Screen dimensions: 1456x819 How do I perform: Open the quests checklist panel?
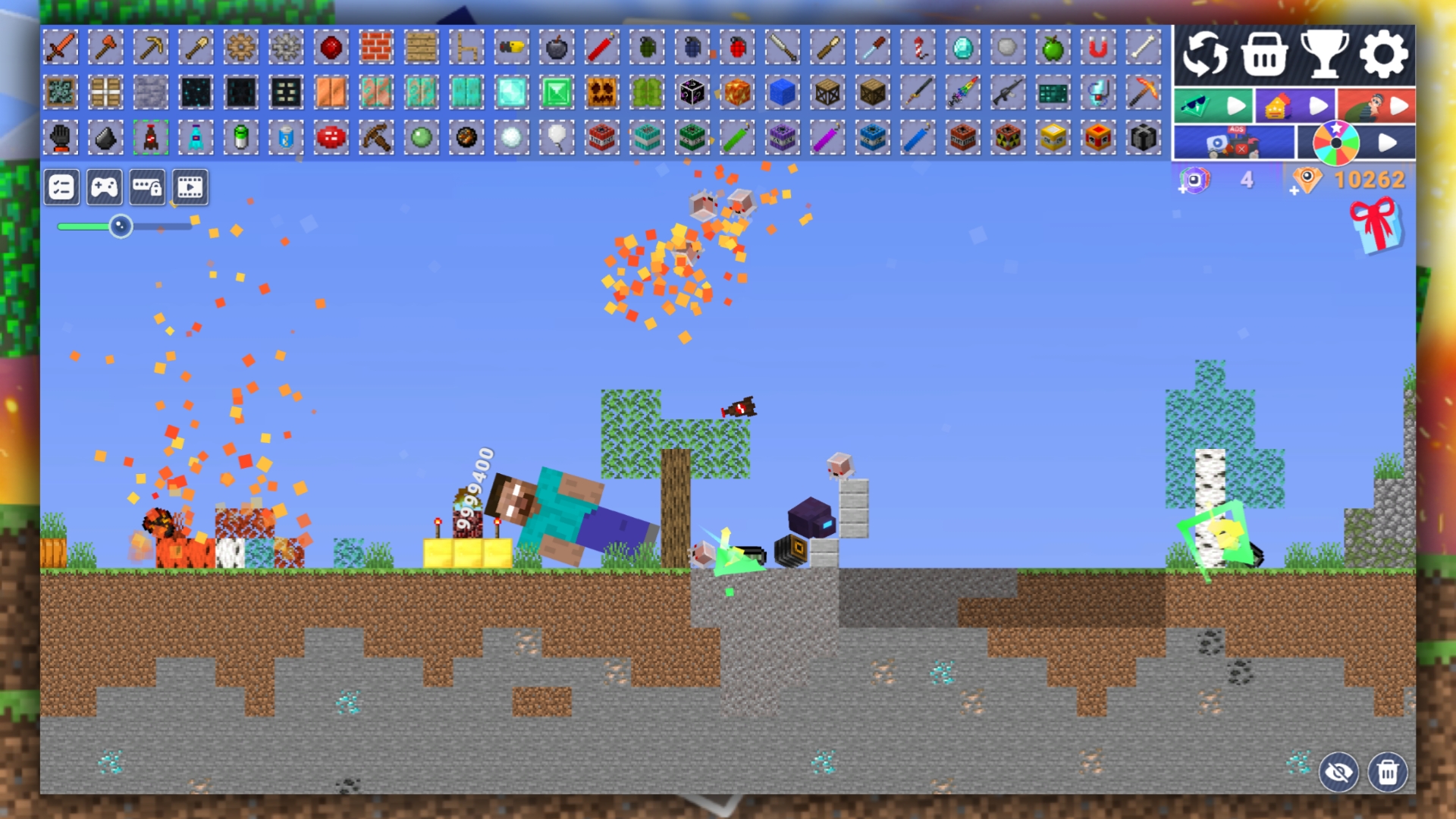[x=61, y=186]
